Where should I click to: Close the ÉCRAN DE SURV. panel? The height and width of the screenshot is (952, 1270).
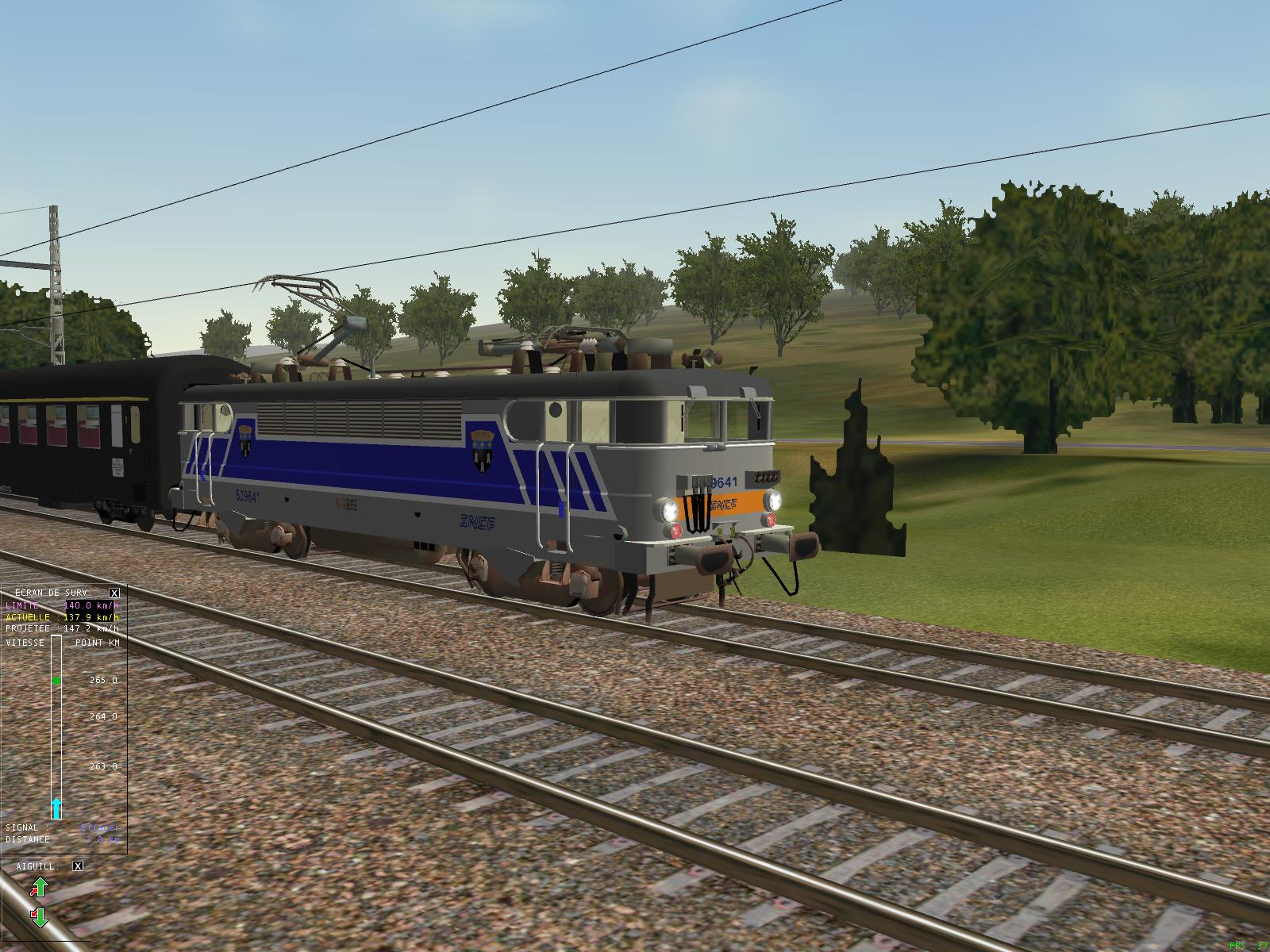(x=114, y=593)
